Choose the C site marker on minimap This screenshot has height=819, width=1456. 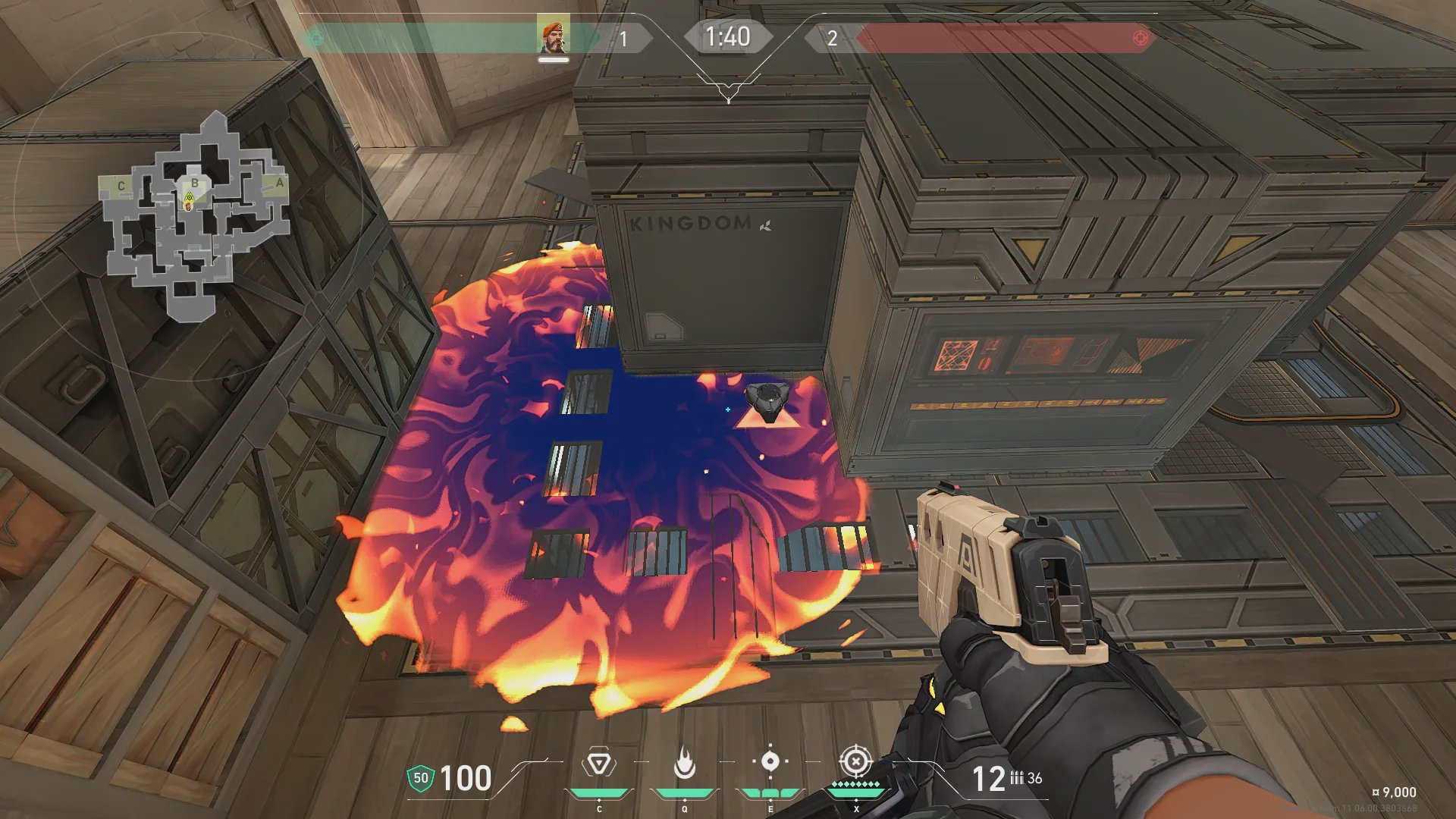[x=121, y=185]
